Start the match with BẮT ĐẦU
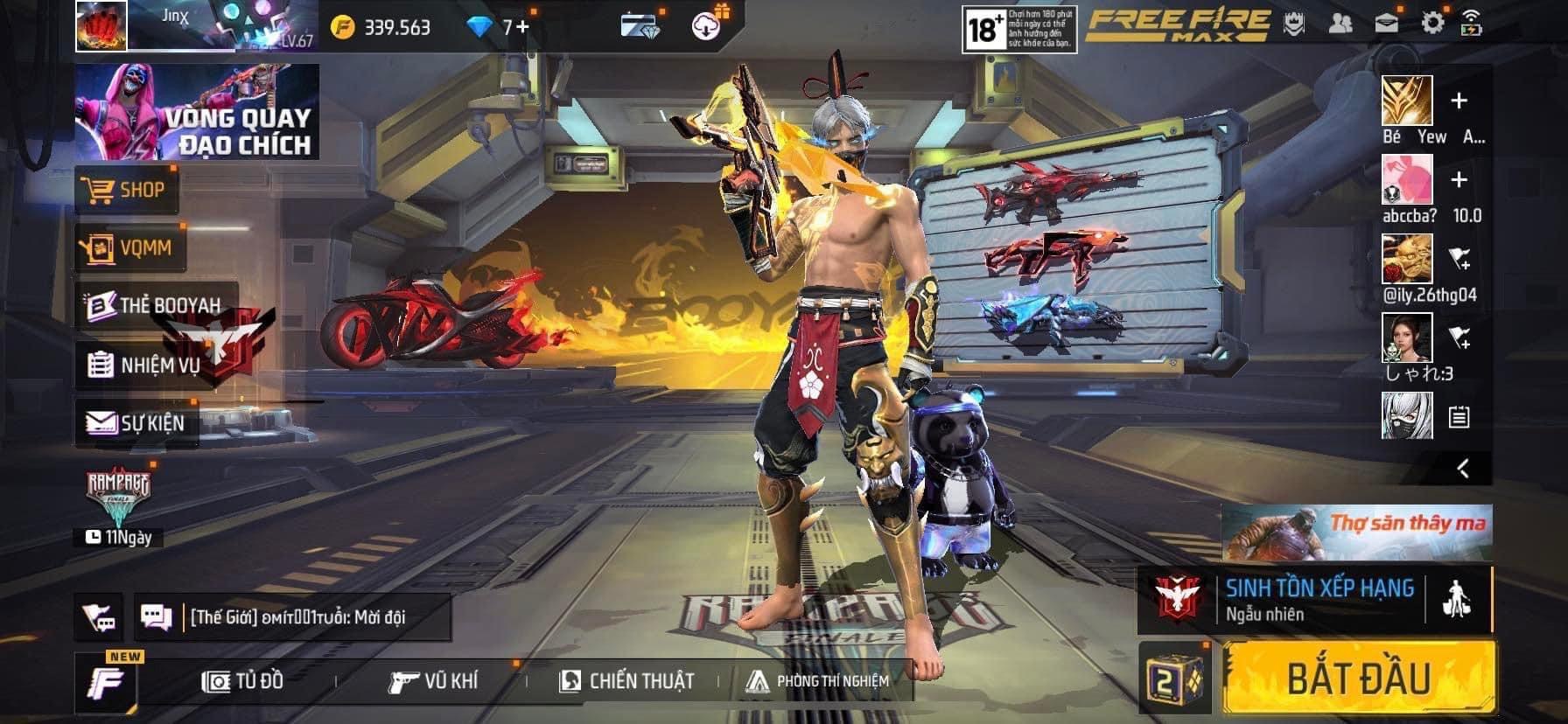Screen dimensions: 1568x724 (x=1358, y=679)
